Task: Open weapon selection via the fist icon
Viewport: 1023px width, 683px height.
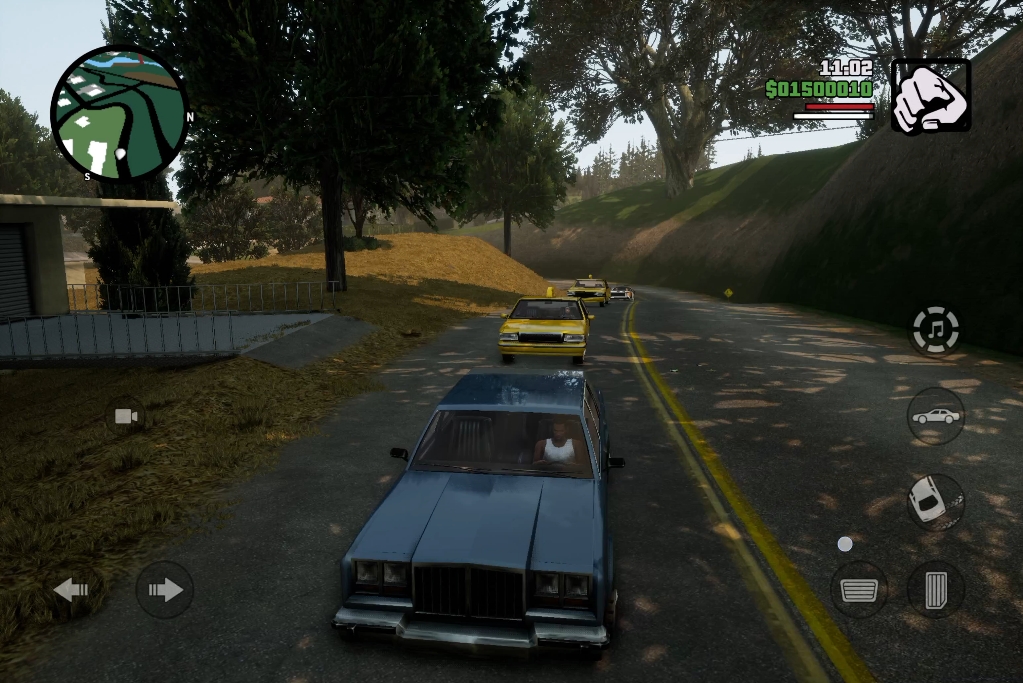Action: tap(930, 96)
